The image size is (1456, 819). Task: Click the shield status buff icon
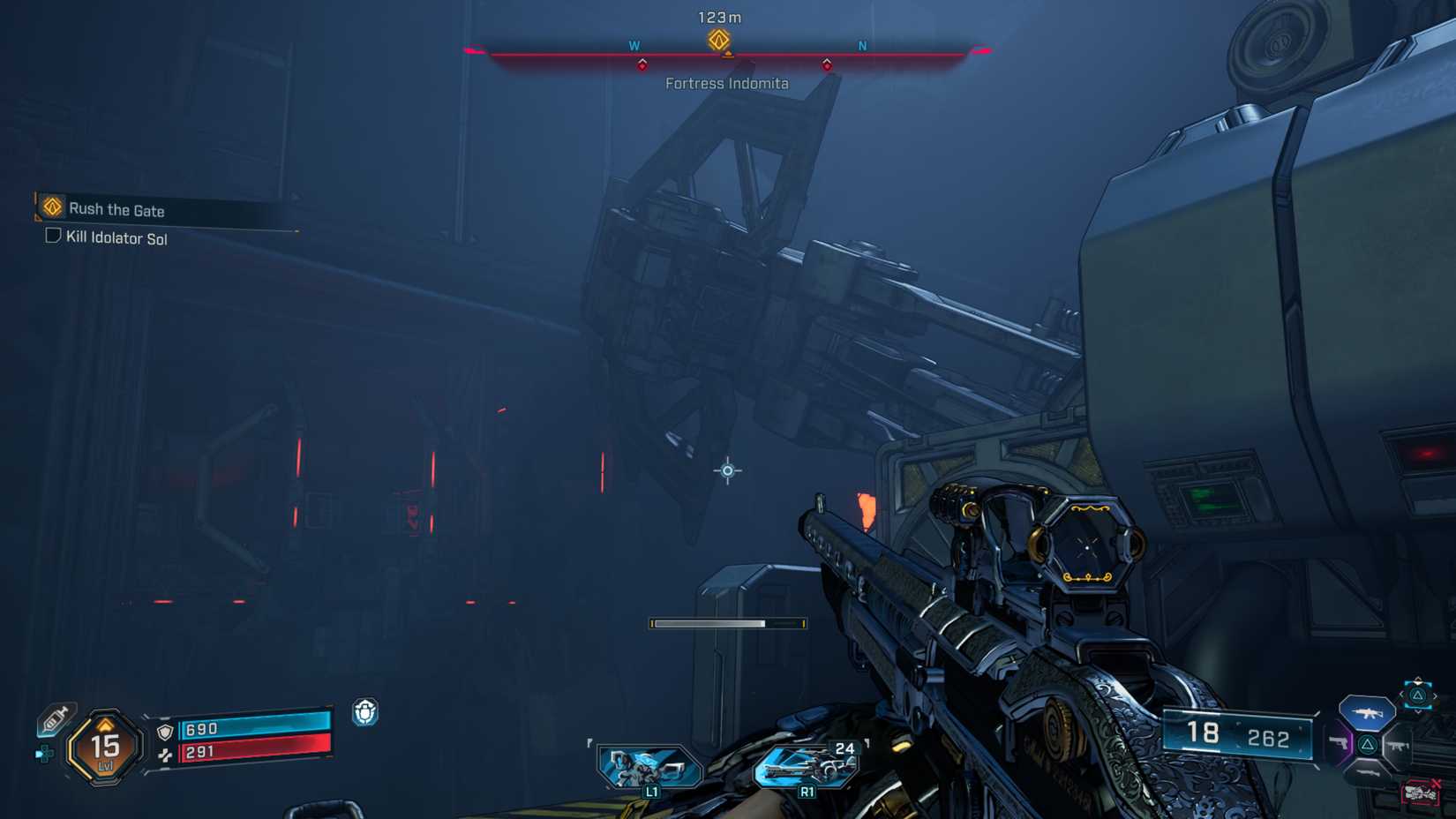point(365,711)
